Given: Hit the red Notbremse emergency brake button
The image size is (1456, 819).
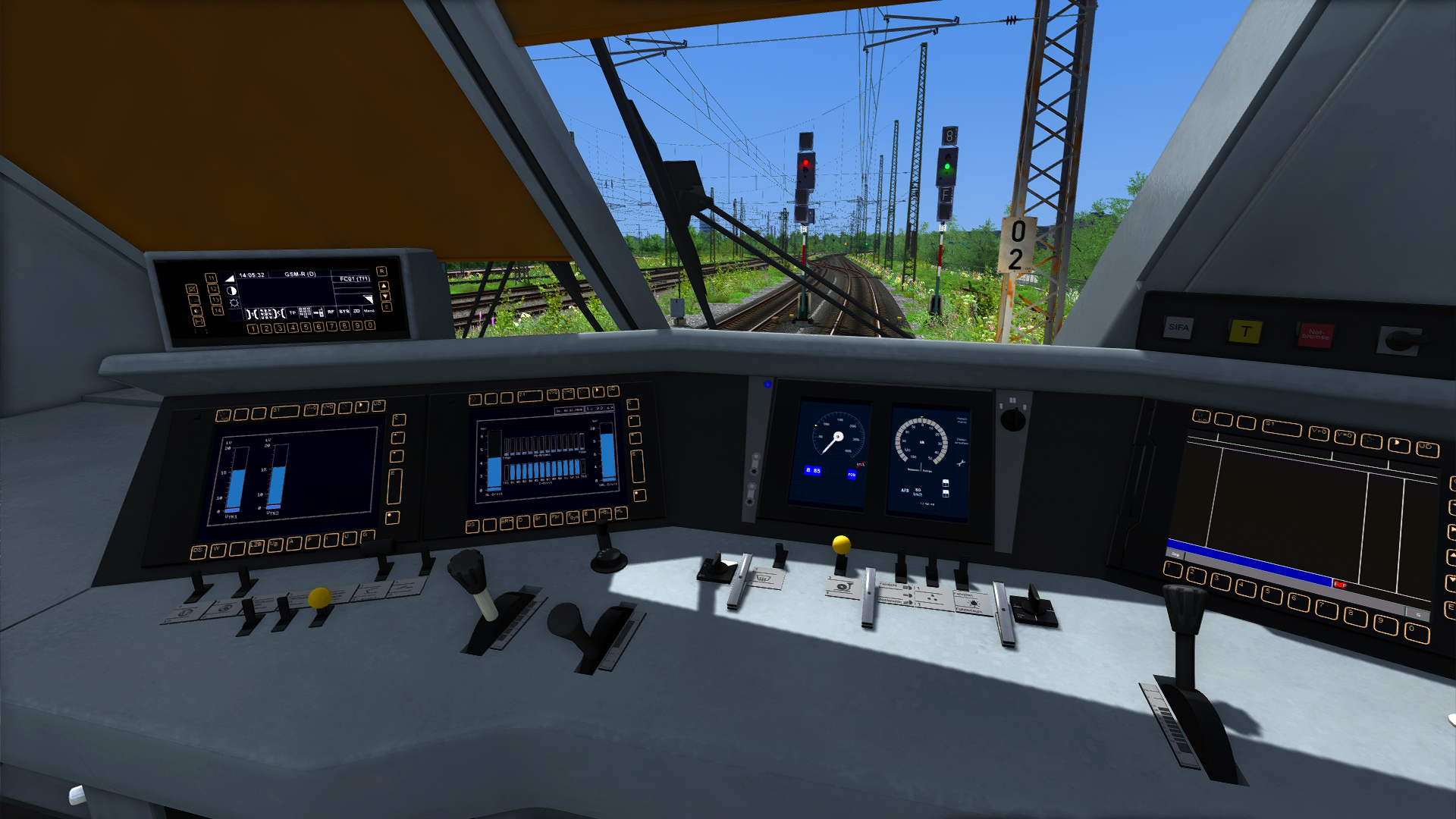Looking at the screenshot, I should 1316,334.
